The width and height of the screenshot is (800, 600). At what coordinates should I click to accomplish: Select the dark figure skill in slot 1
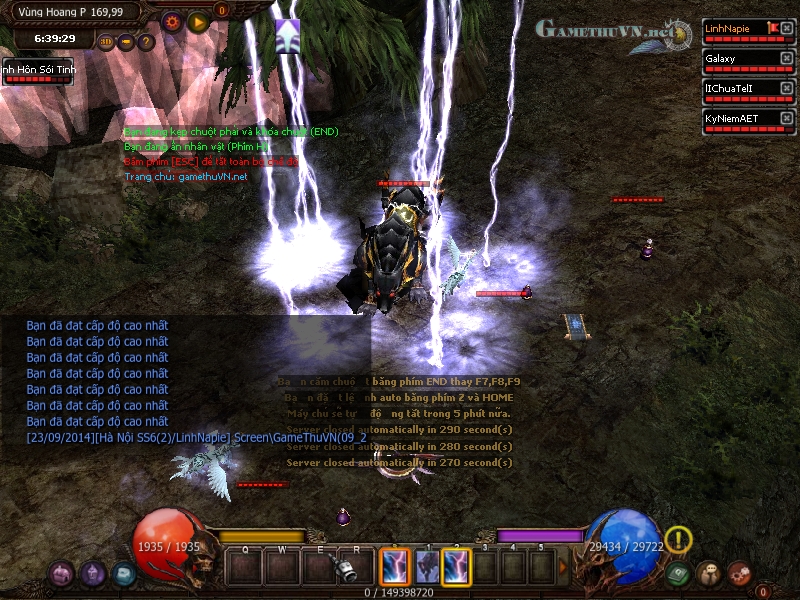tap(427, 567)
